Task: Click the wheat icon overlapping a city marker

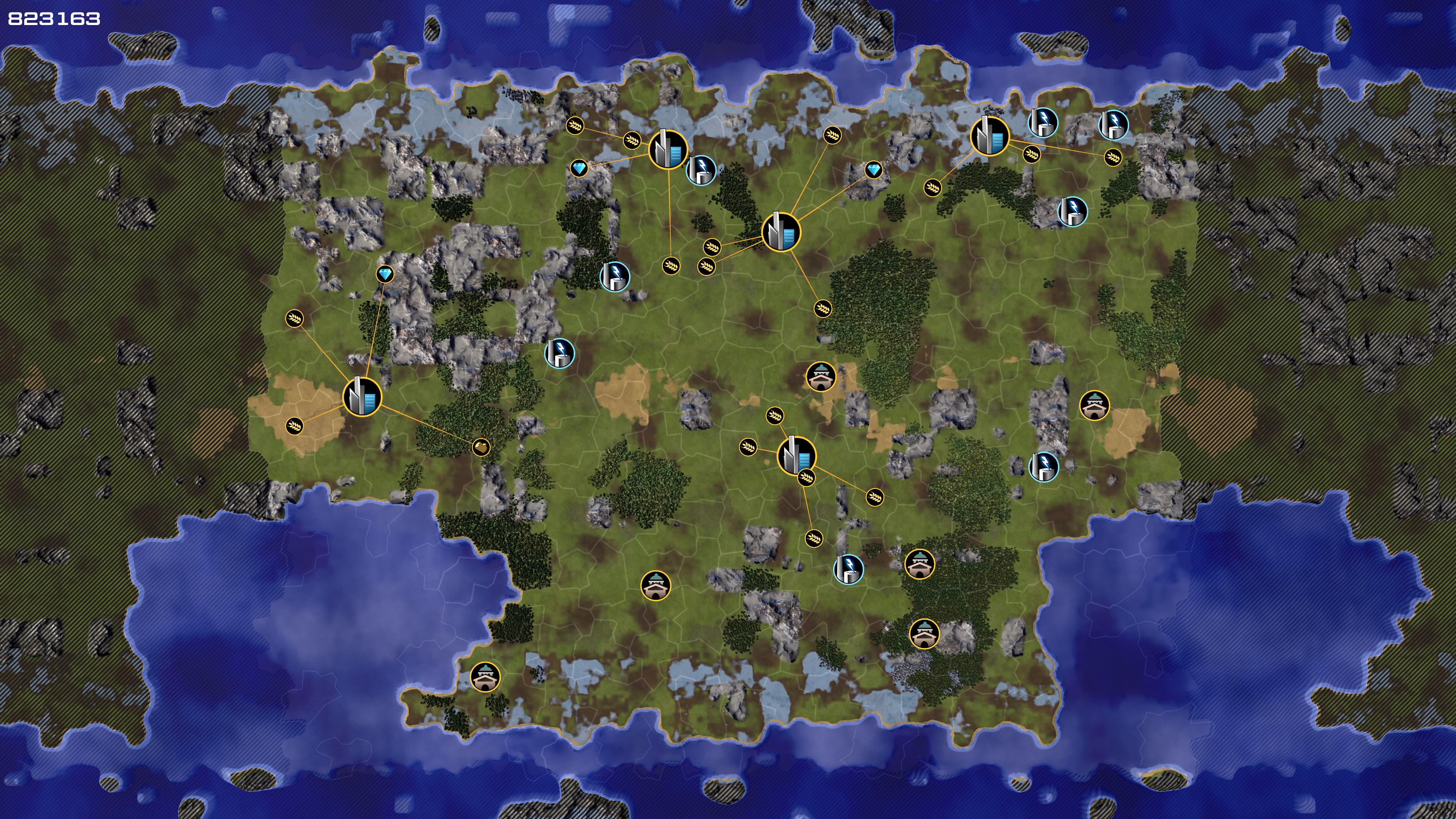Action: (x=806, y=478)
